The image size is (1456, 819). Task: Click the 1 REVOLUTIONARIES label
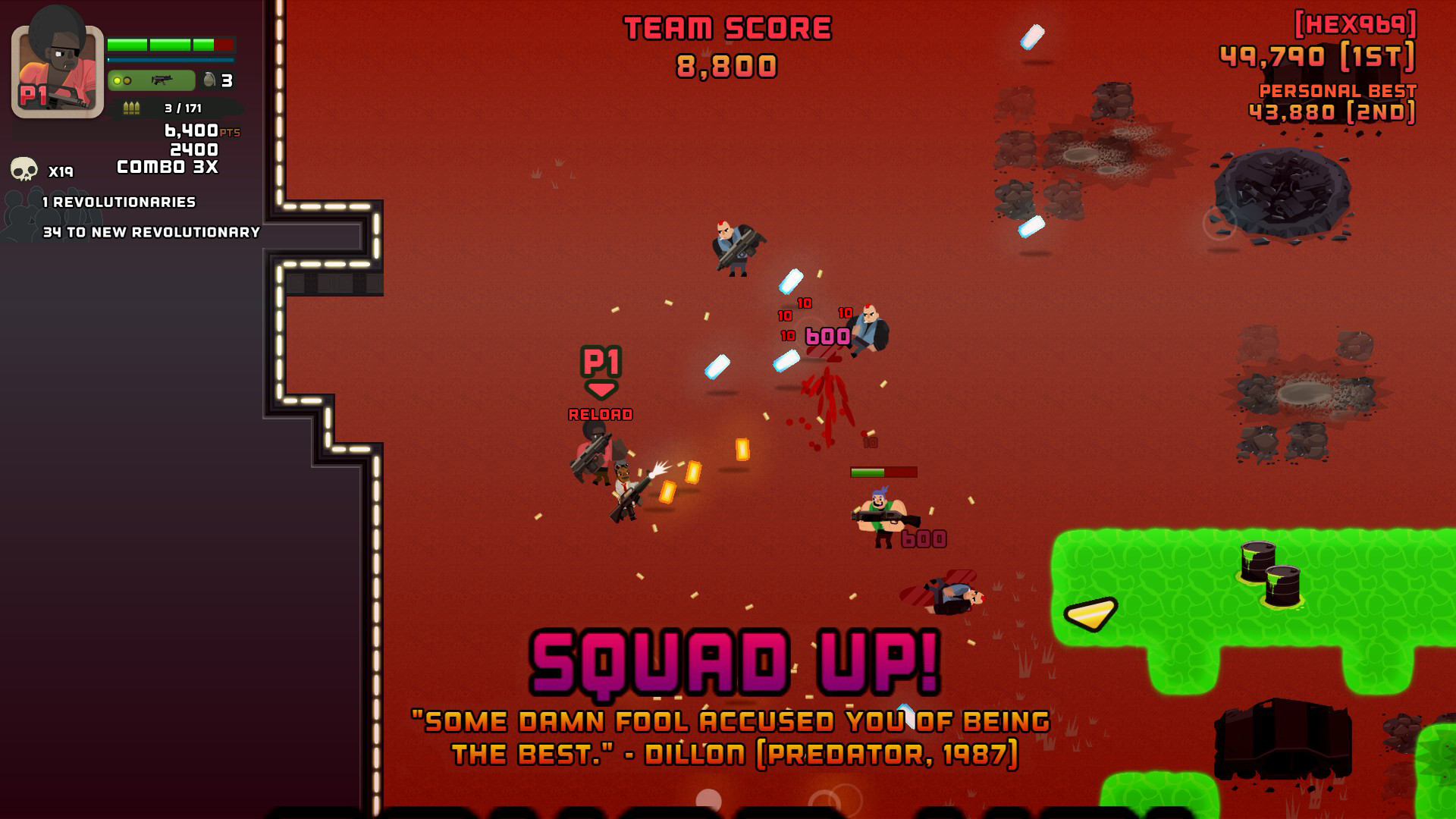[x=118, y=202]
